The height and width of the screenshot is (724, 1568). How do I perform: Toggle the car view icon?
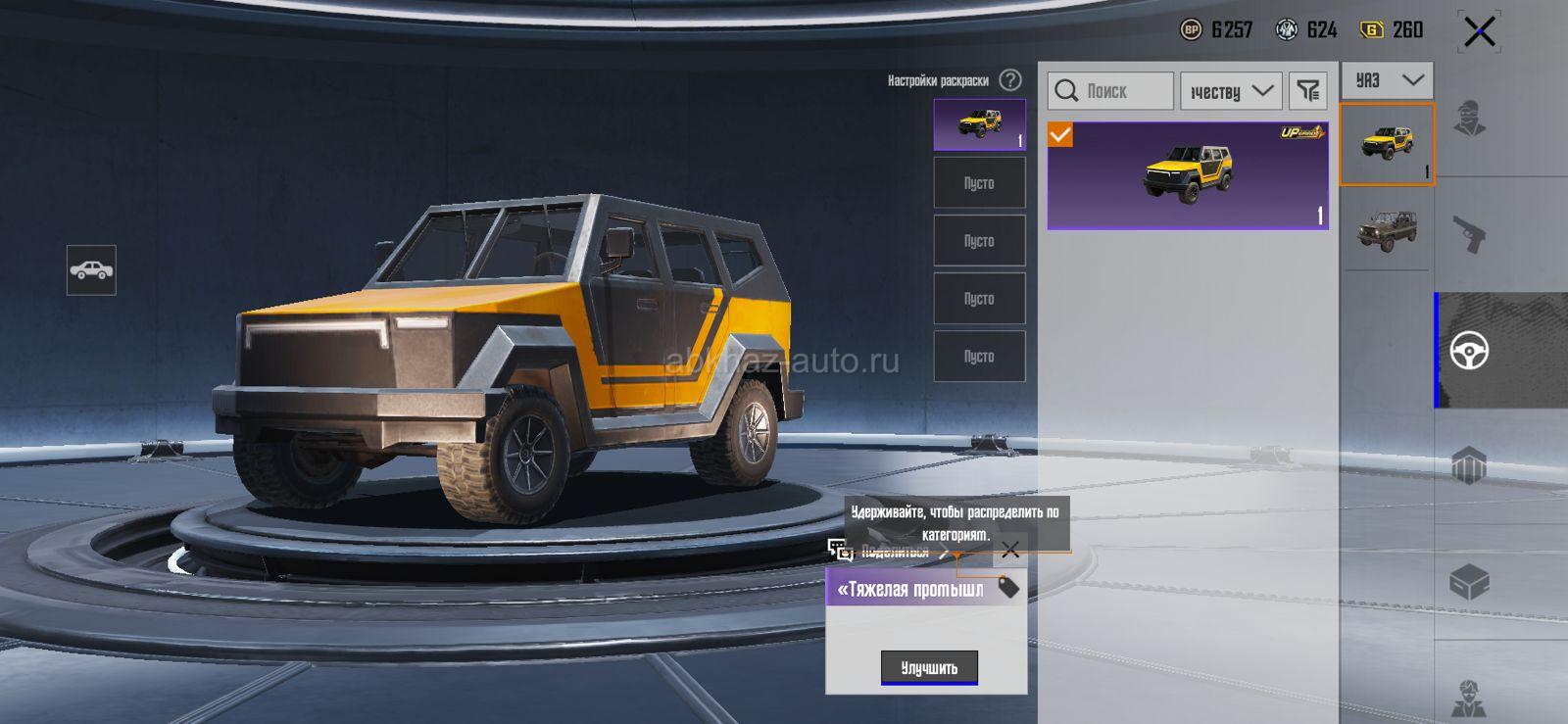pos(91,270)
